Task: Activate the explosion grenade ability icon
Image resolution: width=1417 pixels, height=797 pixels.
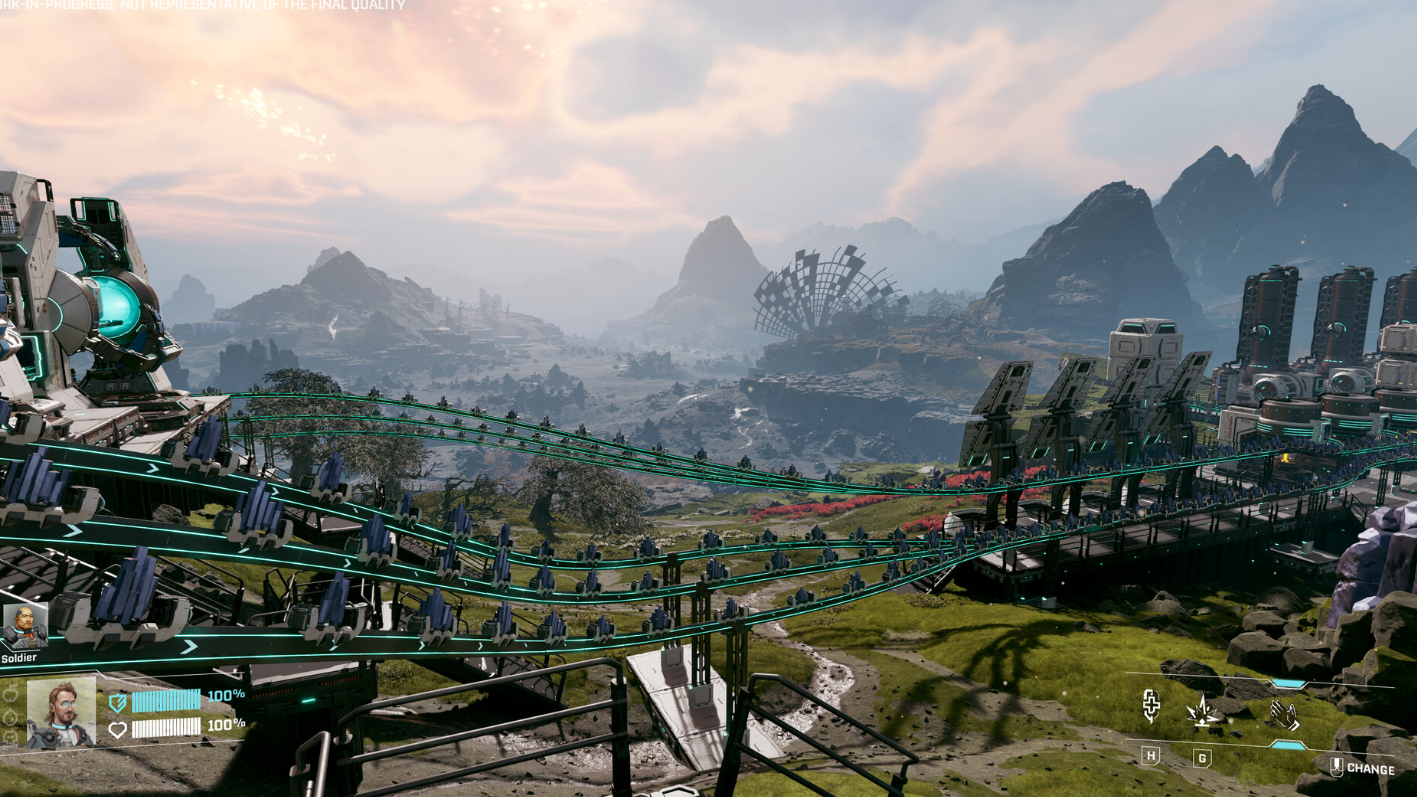Action: pyautogui.click(x=1202, y=711)
